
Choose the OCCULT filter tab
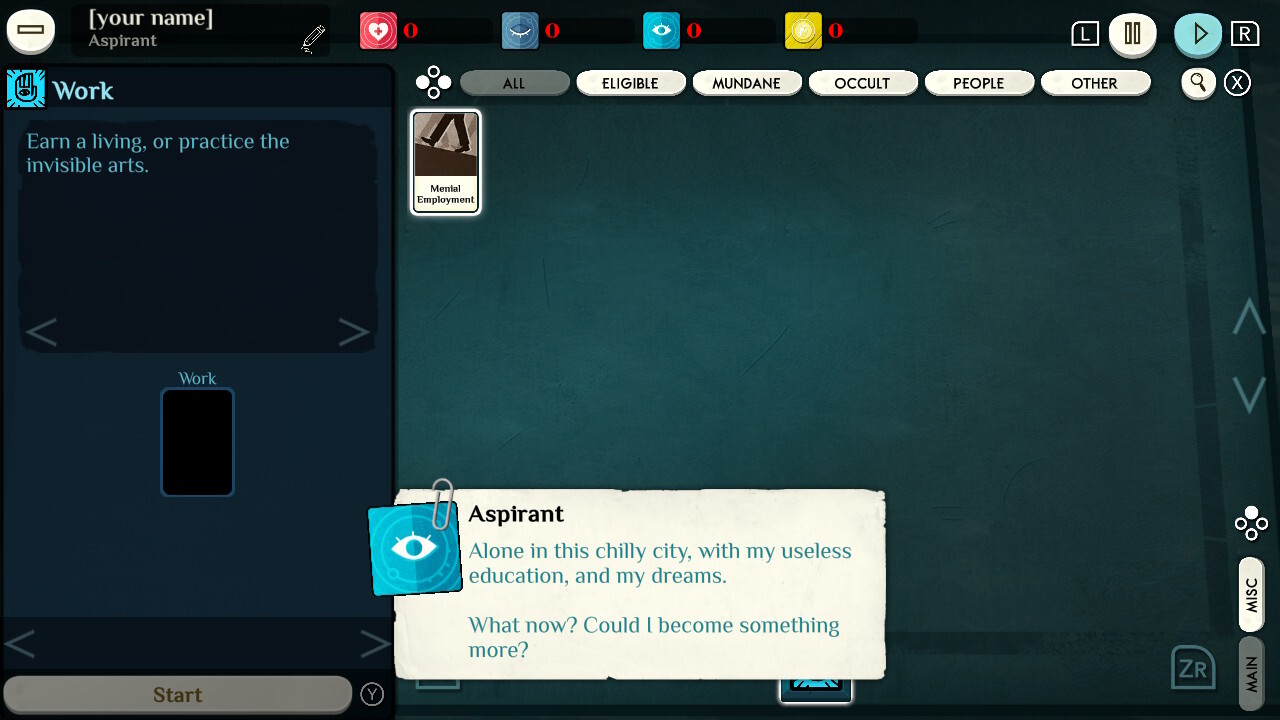point(862,83)
